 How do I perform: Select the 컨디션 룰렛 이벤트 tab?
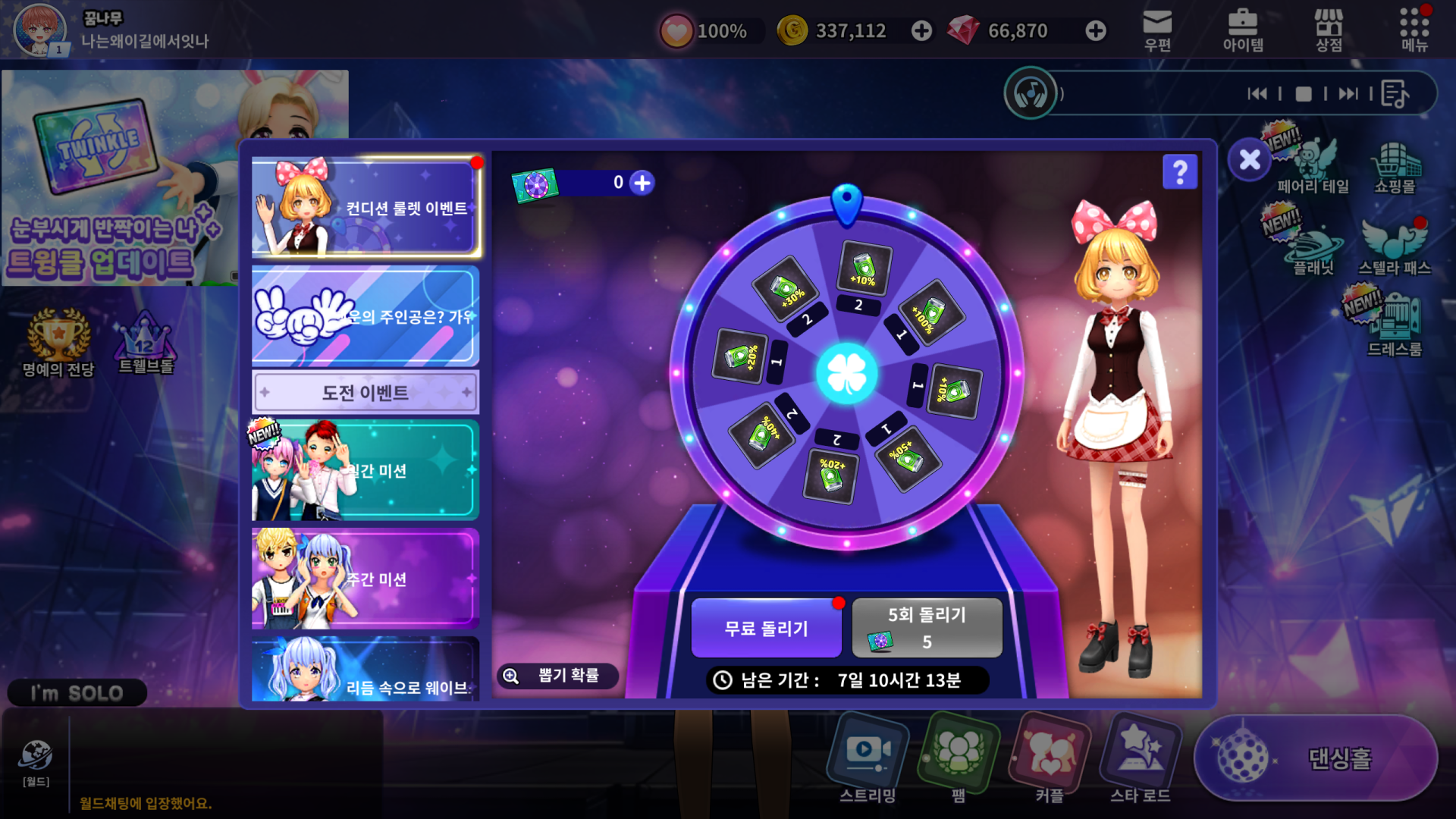(366, 207)
